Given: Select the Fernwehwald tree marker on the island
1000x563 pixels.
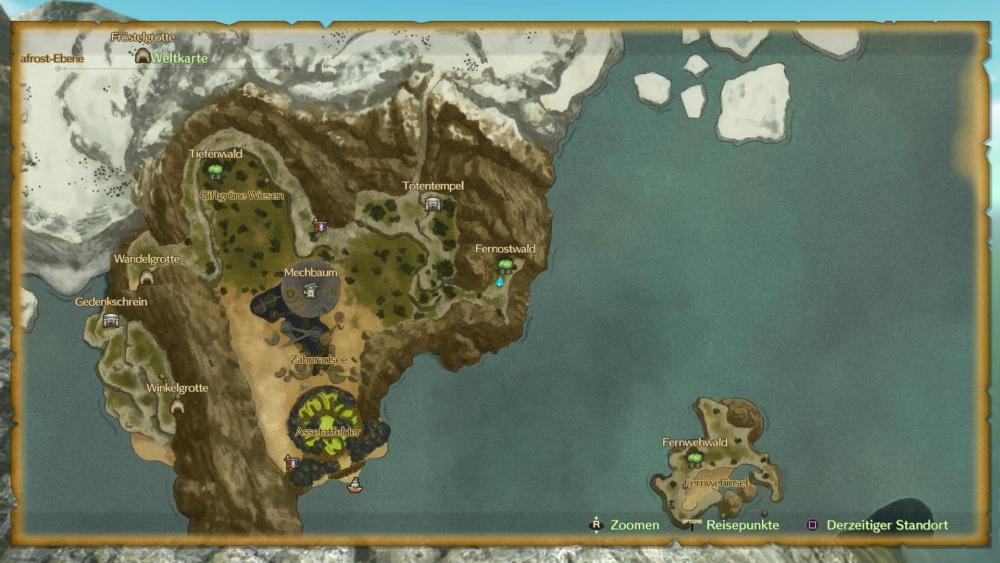Looking at the screenshot, I should pyautogui.click(x=694, y=458).
